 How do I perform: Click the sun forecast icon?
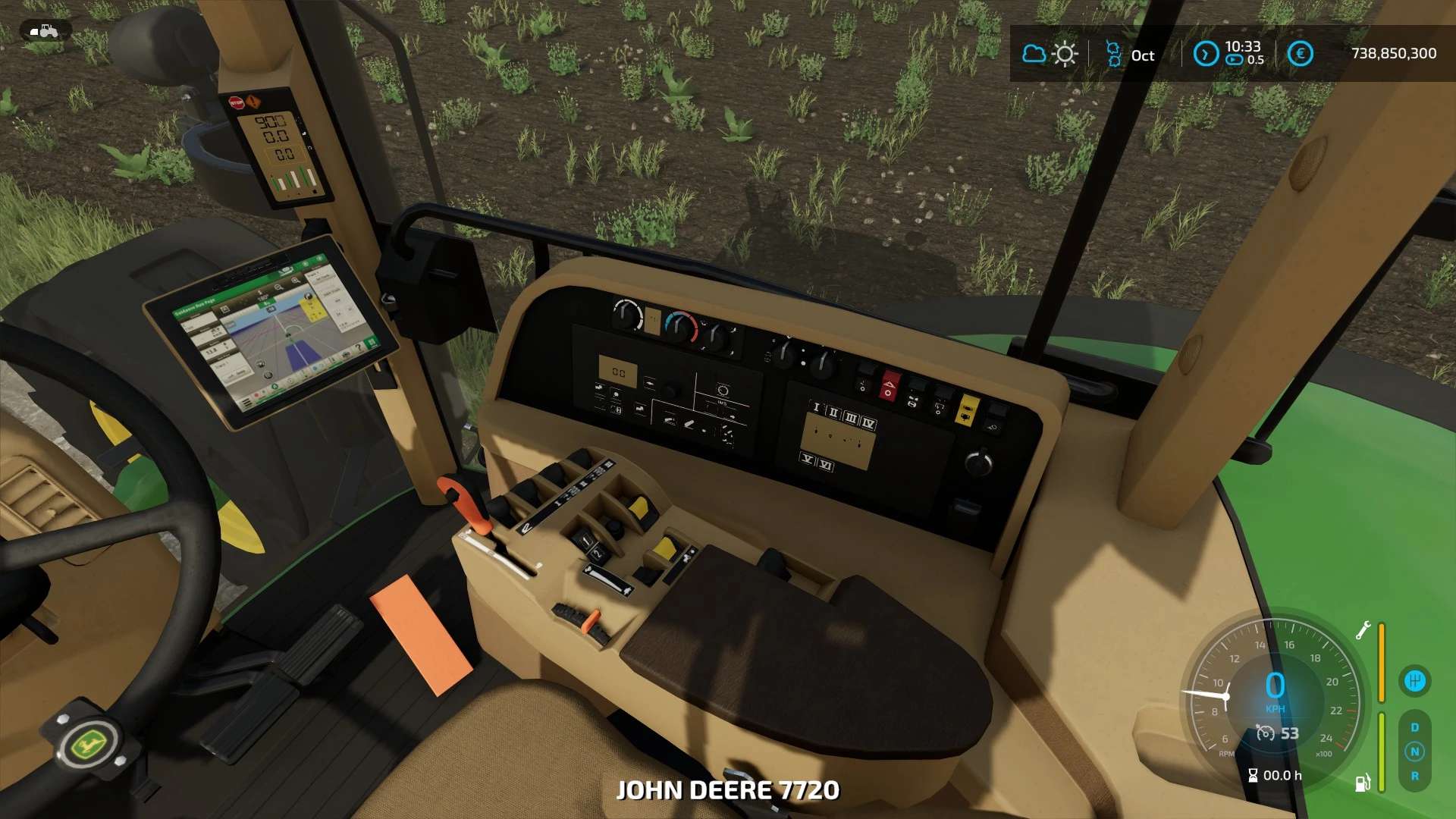pos(1065,54)
